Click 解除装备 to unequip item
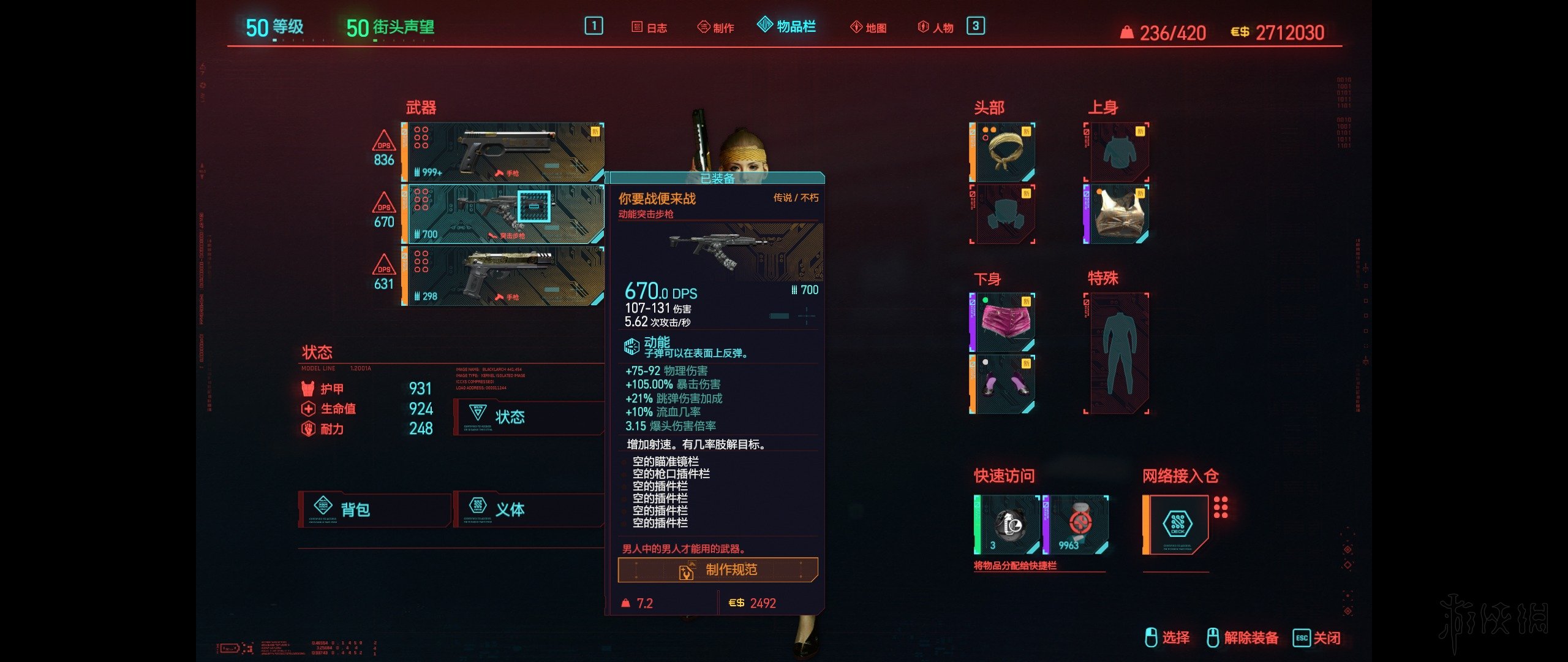This screenshot has height=662, width=1568. pos(1251,638)
